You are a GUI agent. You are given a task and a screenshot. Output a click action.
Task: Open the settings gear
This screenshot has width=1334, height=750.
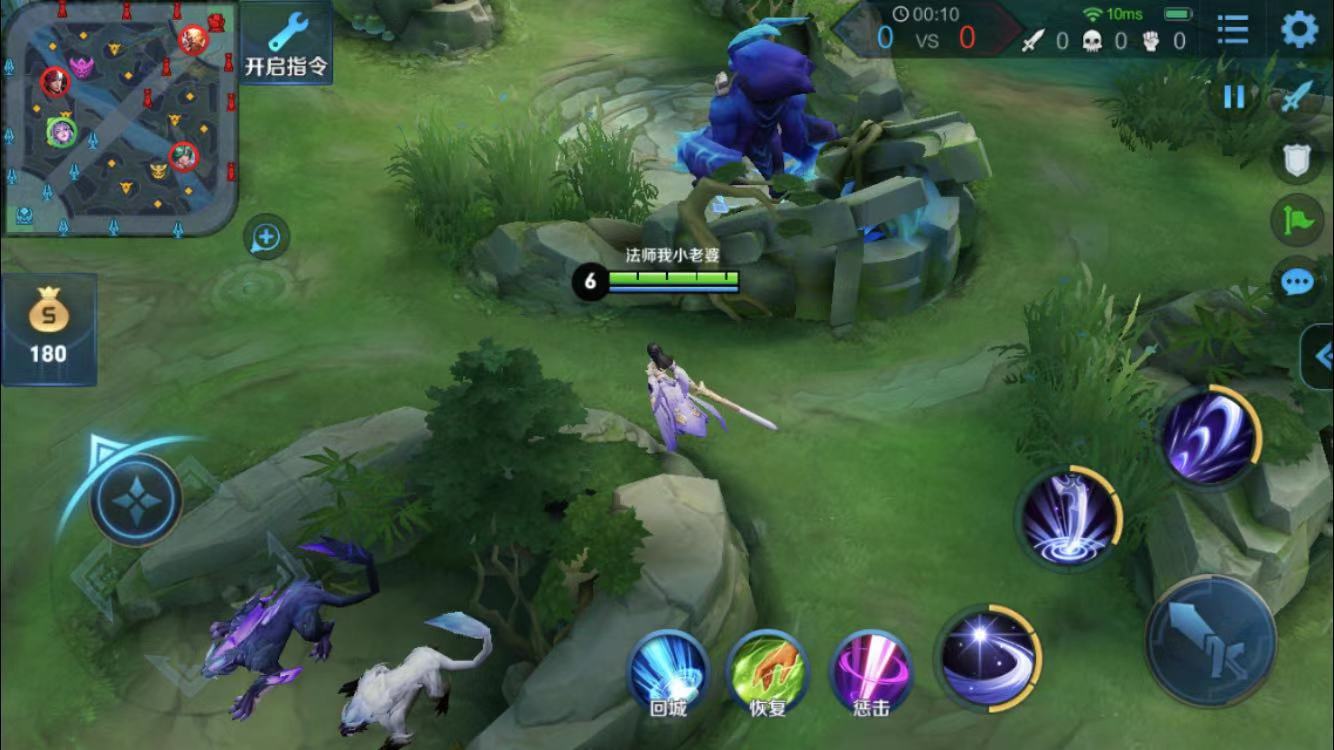point(1299,30)
